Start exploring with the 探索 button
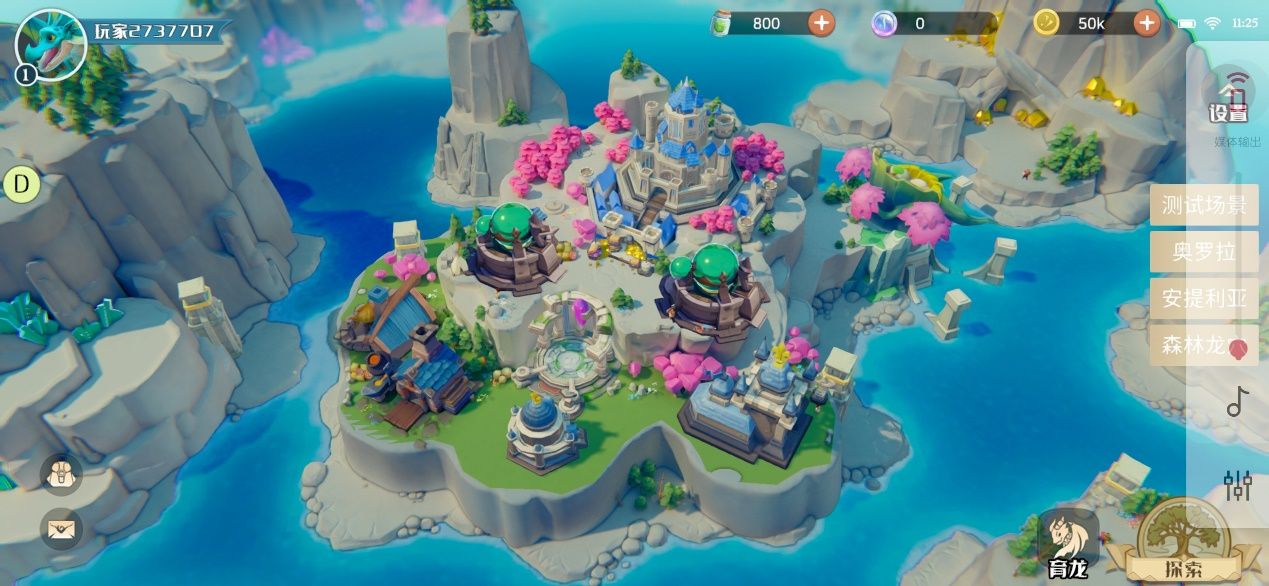The image size is (1269, 586). (x=1183, y=545)
